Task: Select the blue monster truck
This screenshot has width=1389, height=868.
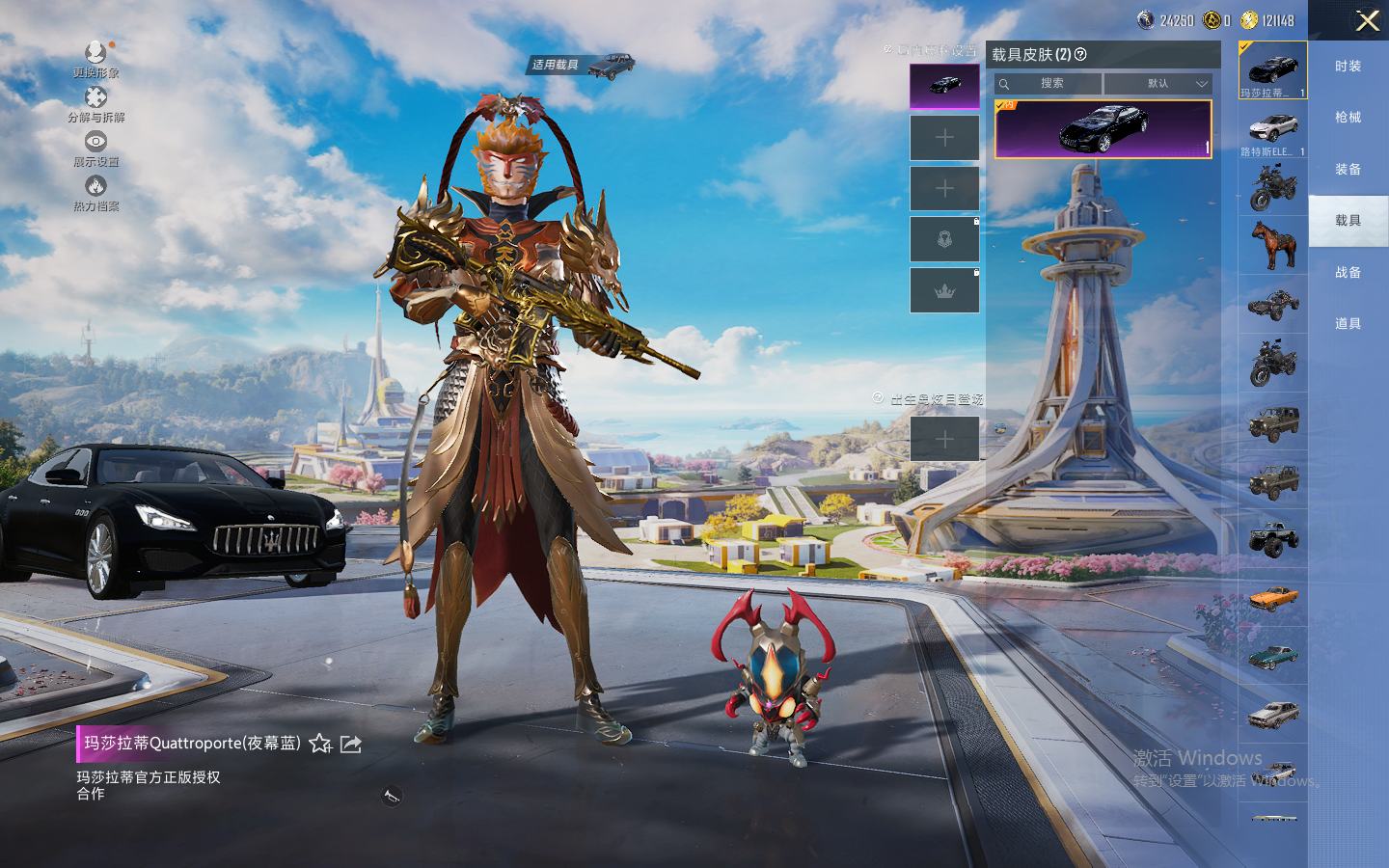Action: (1272, 540)
